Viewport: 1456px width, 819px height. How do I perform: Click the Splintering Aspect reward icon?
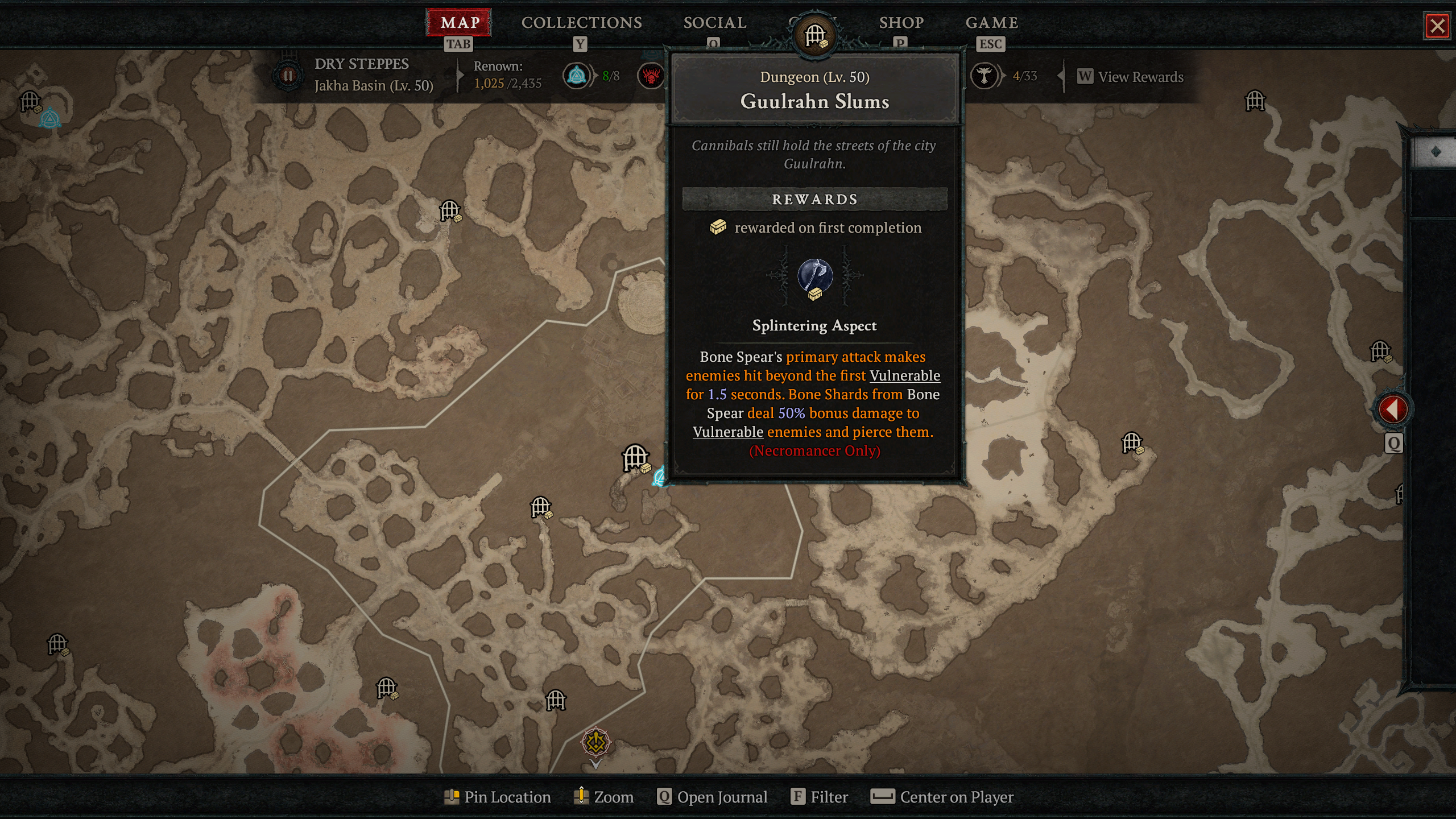tap(815, 277)
